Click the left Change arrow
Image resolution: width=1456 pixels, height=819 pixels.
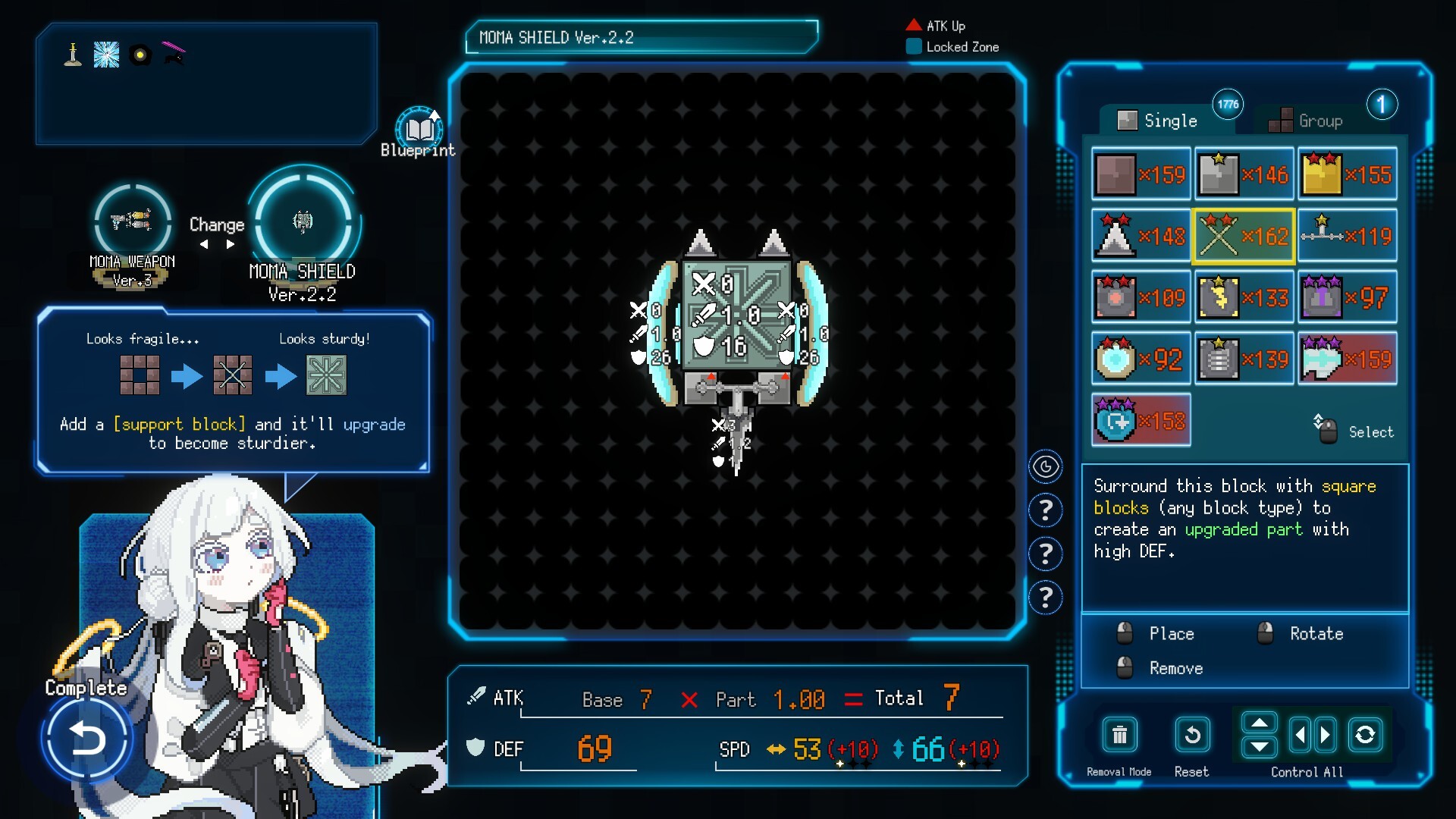[203, 244]
